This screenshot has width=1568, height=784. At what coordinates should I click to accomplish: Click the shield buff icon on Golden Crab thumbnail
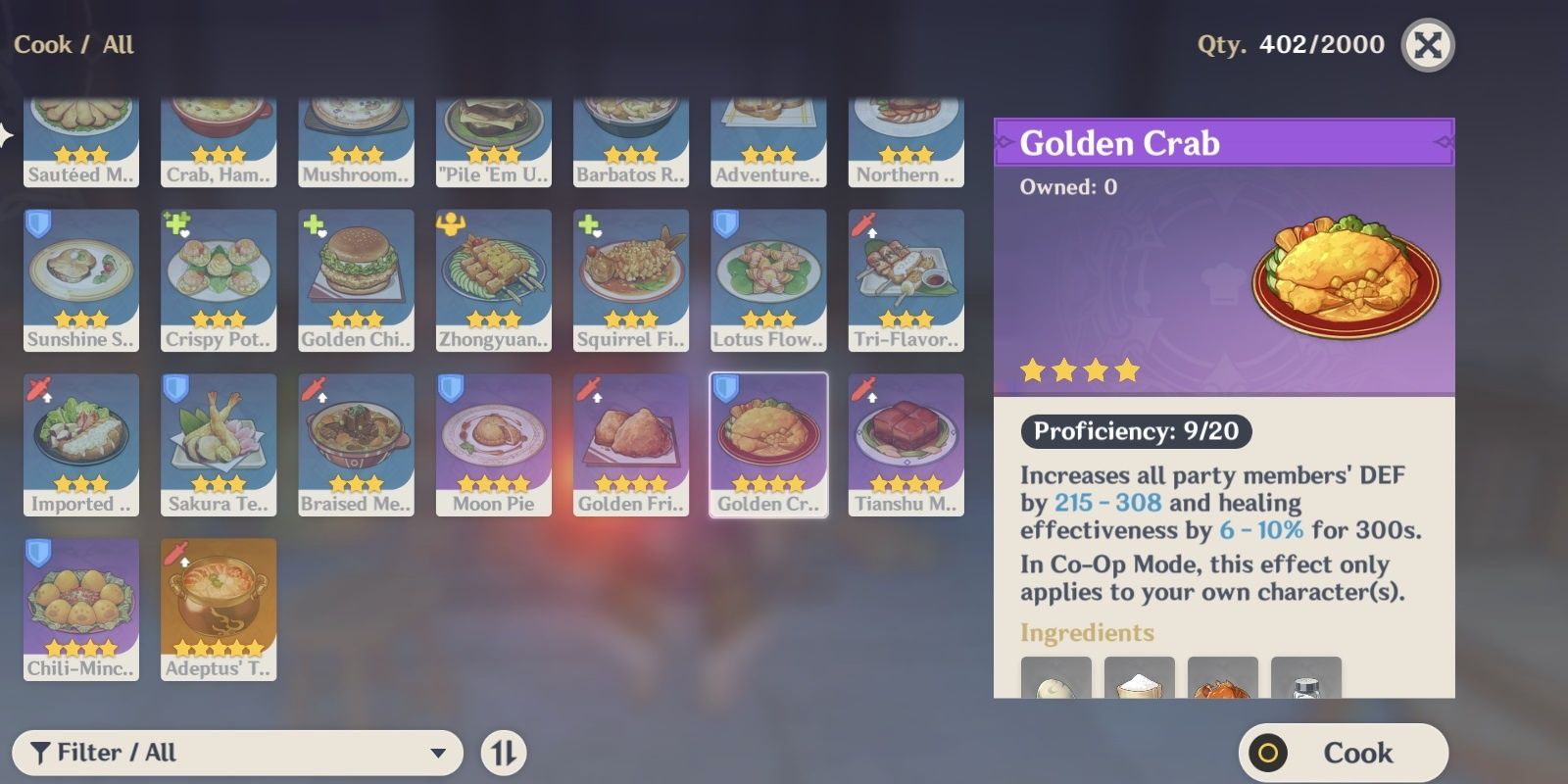point(725,388)
